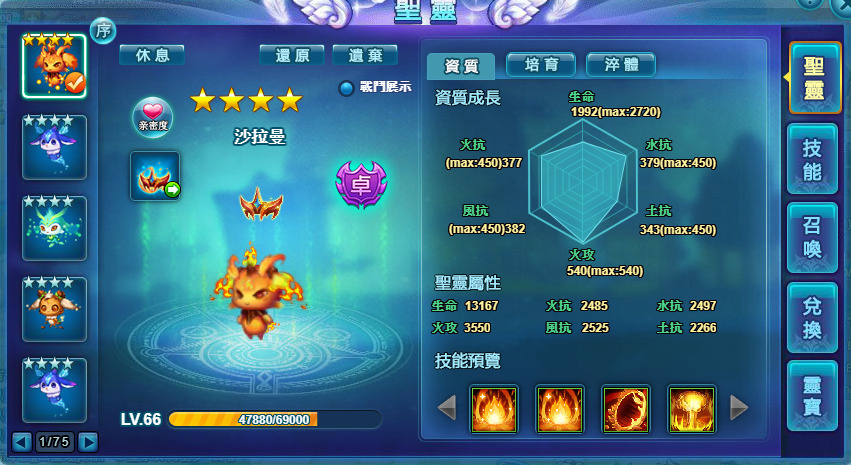
Task: Go to the 召喚 summon side tab
Action: coord(812,238)
